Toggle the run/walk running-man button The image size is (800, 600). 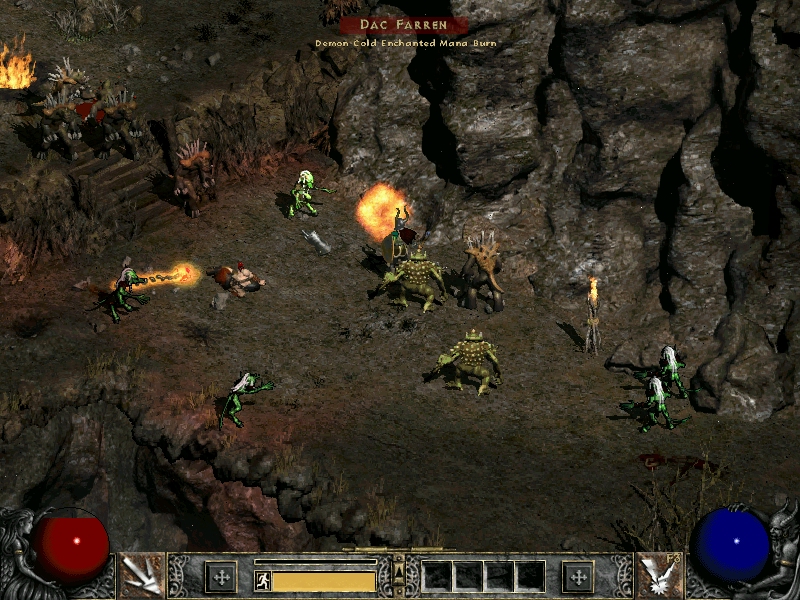(x=262, y=580)
